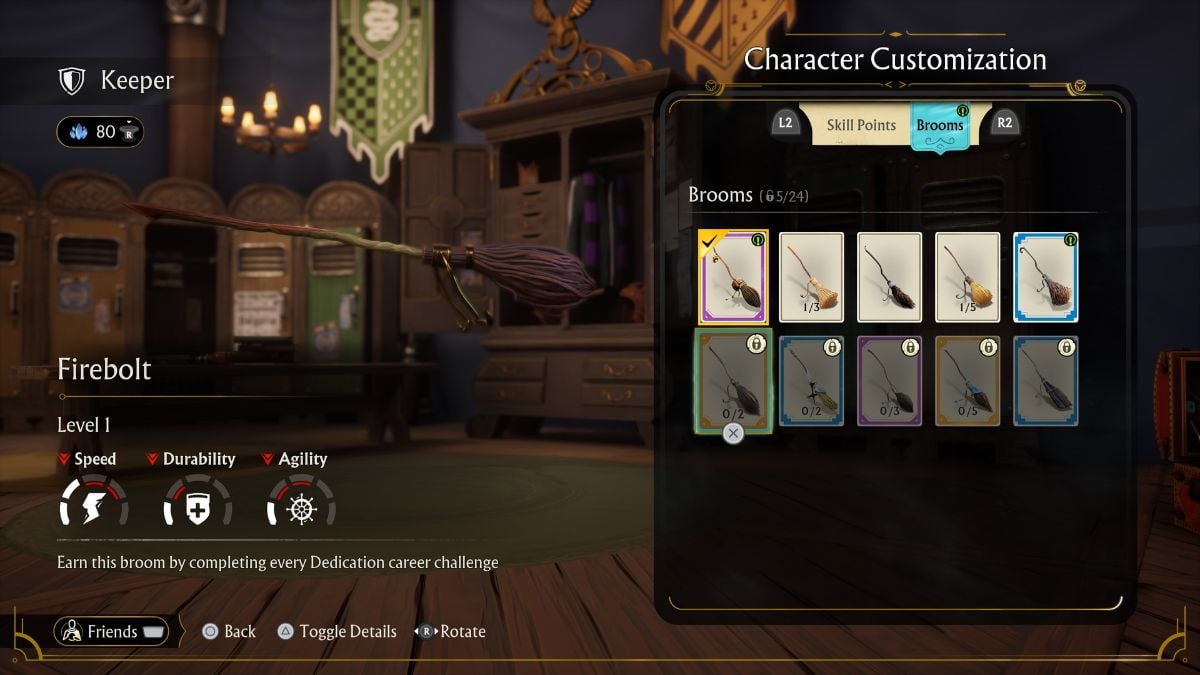Open the Friends panel
The height and width of the screenshot is (675, 1200).
point(112,631)
